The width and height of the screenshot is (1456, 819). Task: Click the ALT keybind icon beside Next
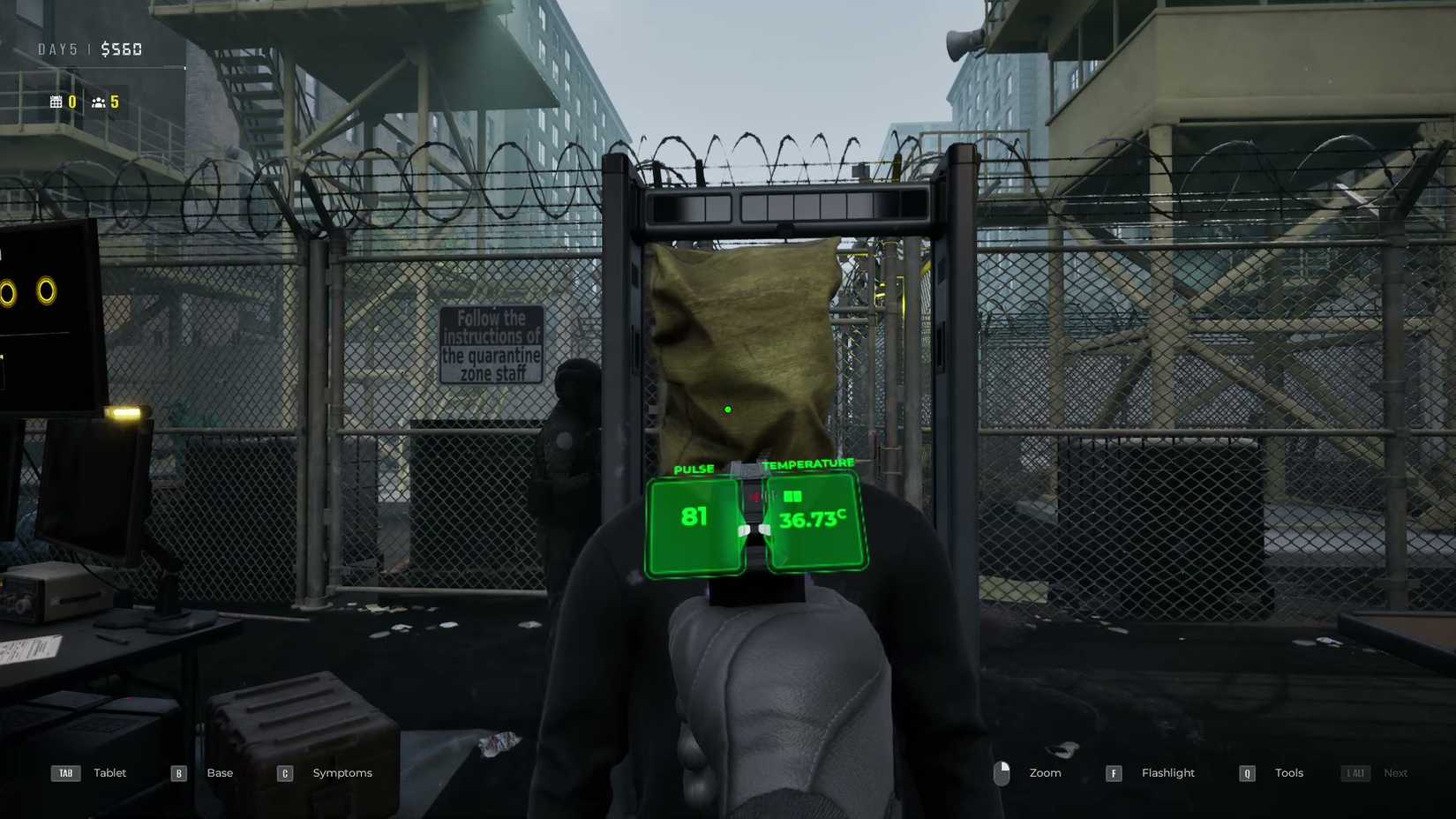click(1354, 772)
